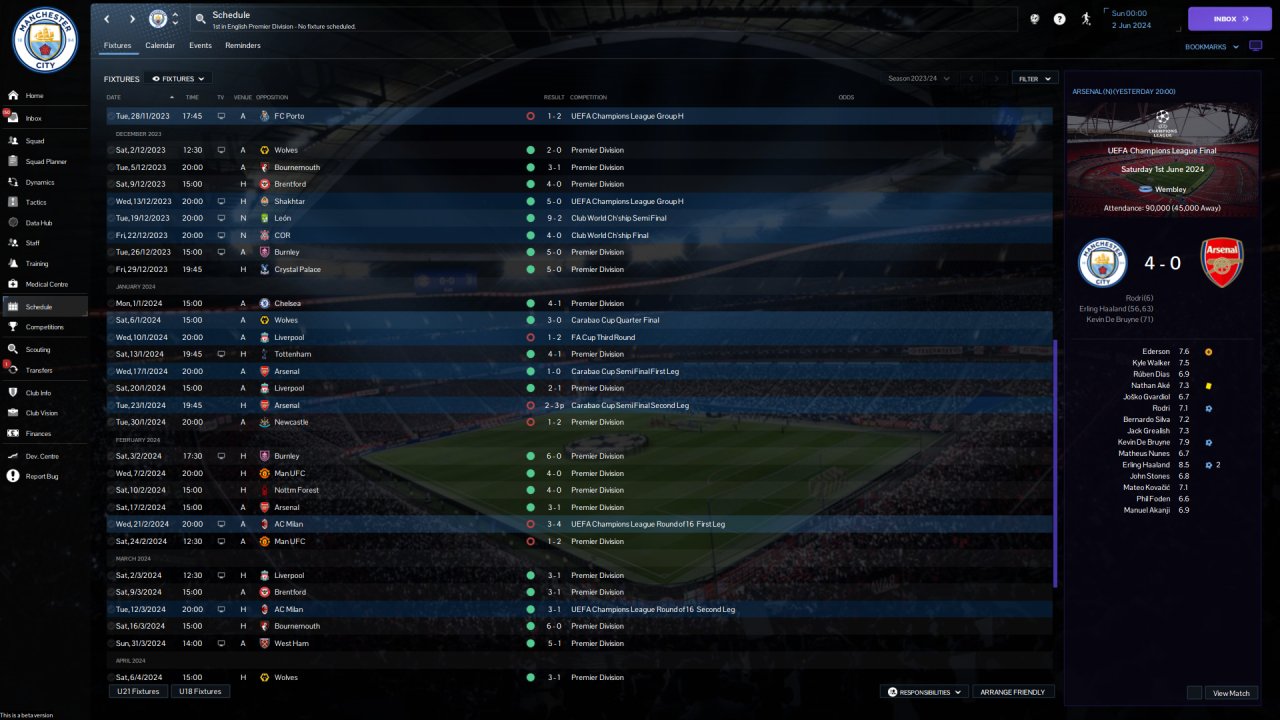The width and height of the screenshot is (1280, 720).
Task: Switch to the Calendar tab
Action: click(160, 46)
